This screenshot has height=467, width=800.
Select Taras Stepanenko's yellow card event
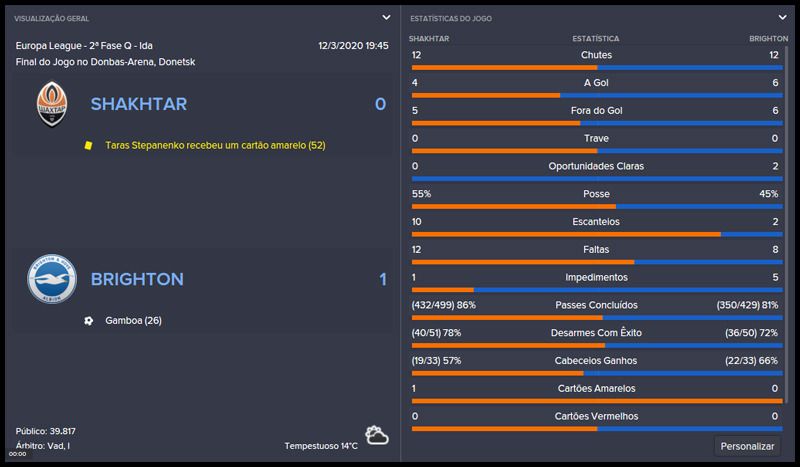tap(215, 145)
